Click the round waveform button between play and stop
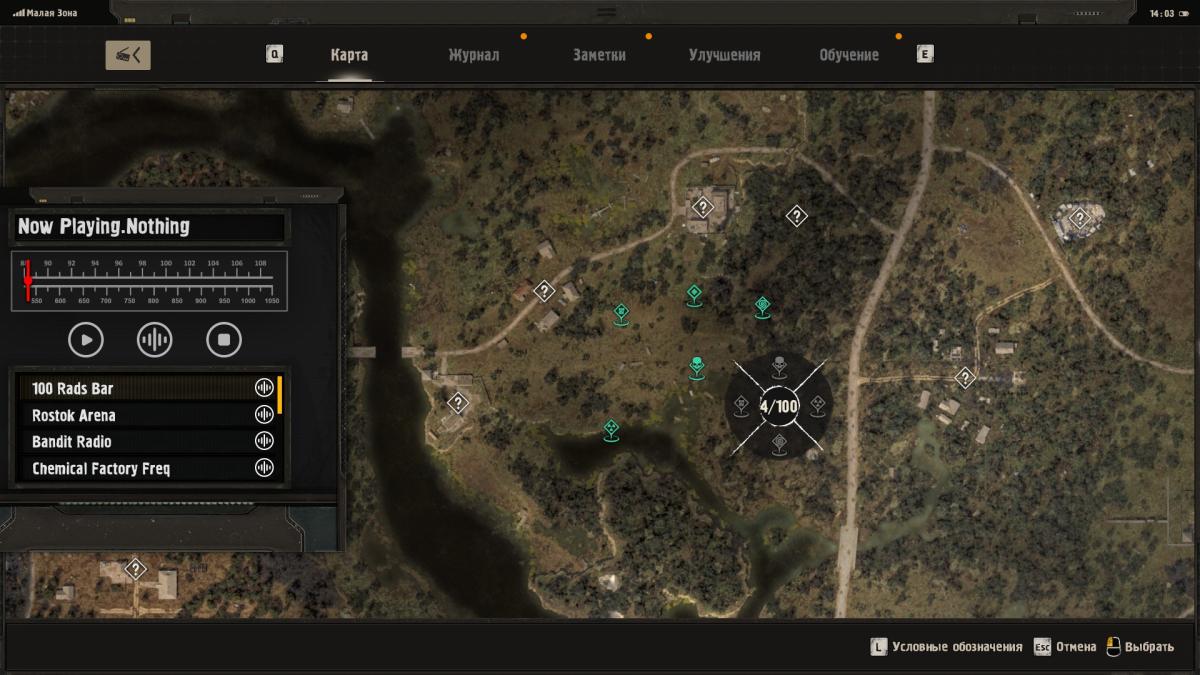The height and width of the screenshot is (675, 1200). [154, 340]
